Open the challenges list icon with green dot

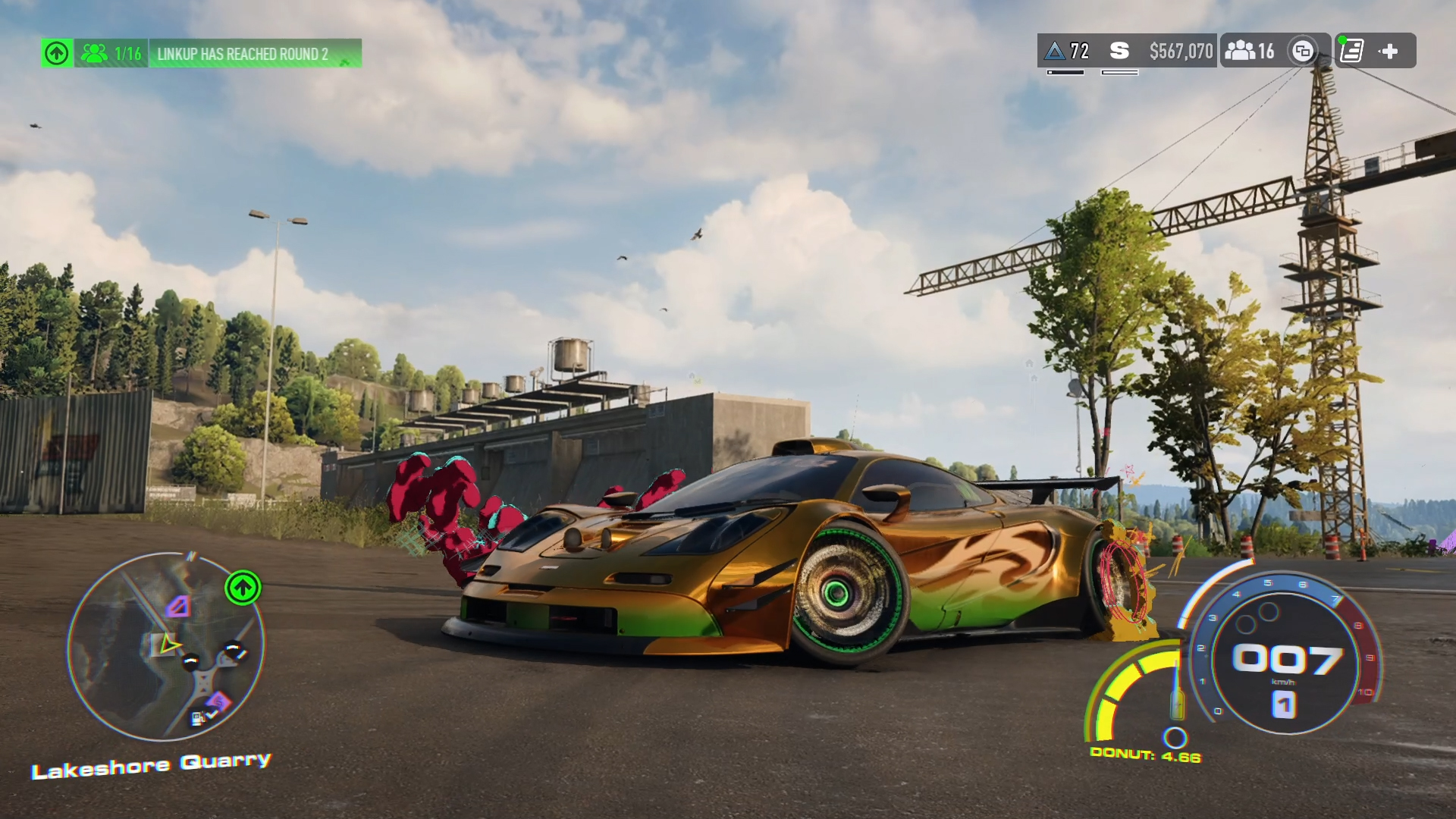pyautogui.click(x=1351, y=51)
